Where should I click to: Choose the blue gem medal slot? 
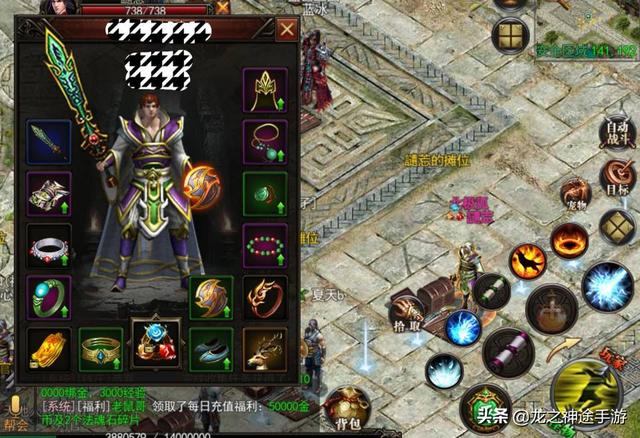point(156,344)
